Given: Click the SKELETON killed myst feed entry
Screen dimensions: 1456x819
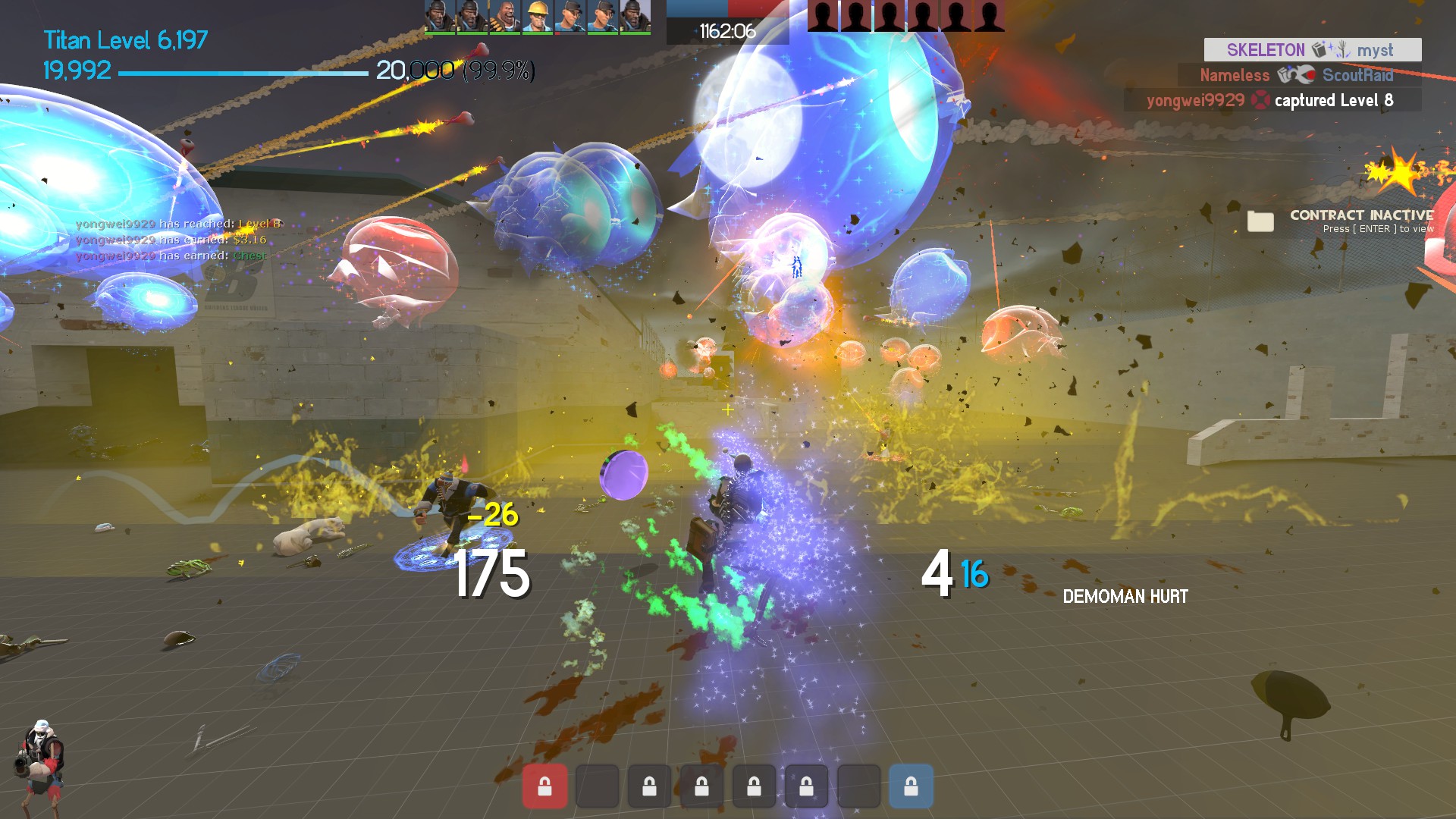Looking at the screenshot, I should coord(1312,50).
